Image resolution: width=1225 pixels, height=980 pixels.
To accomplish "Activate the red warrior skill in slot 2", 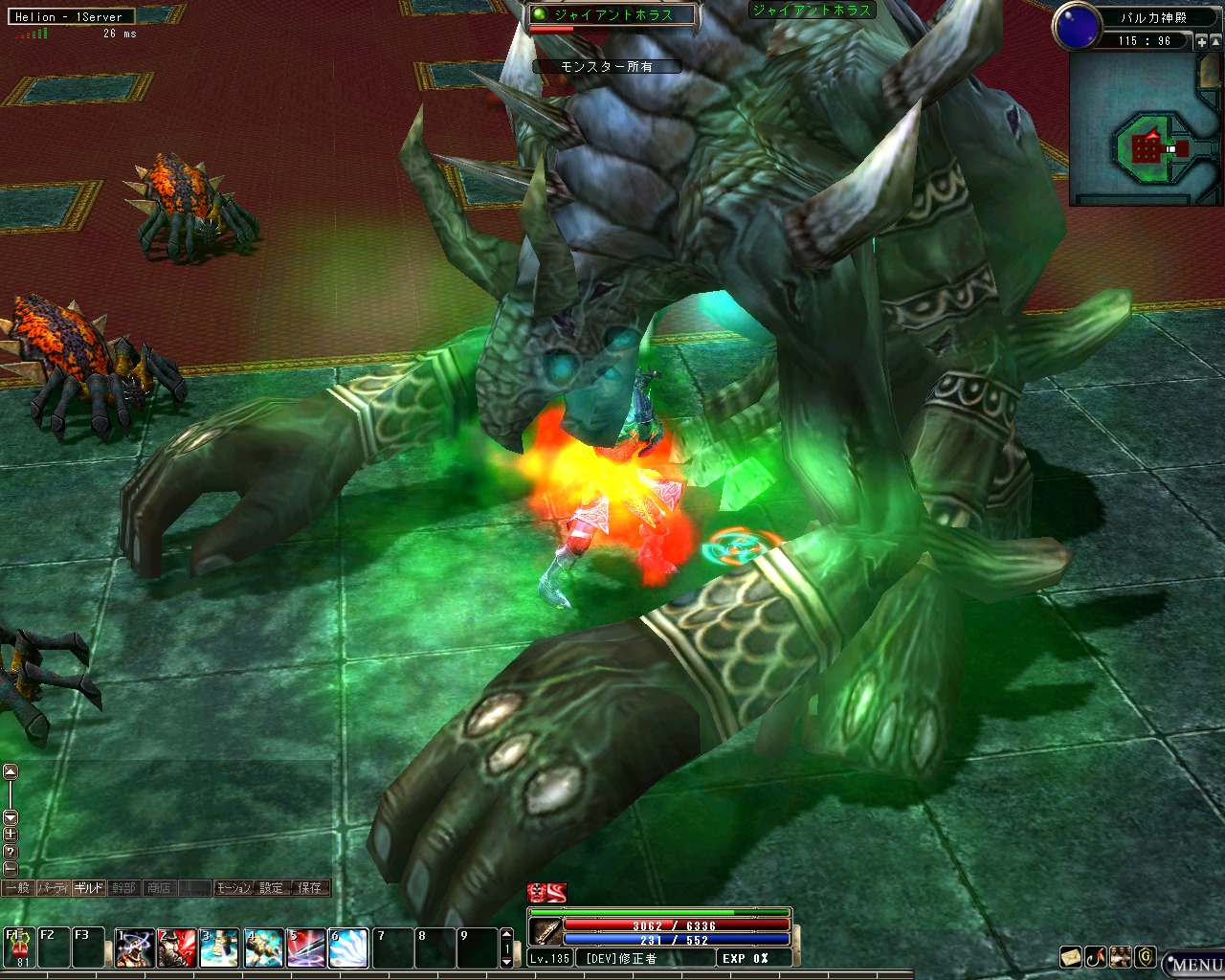I will (177, 947).
